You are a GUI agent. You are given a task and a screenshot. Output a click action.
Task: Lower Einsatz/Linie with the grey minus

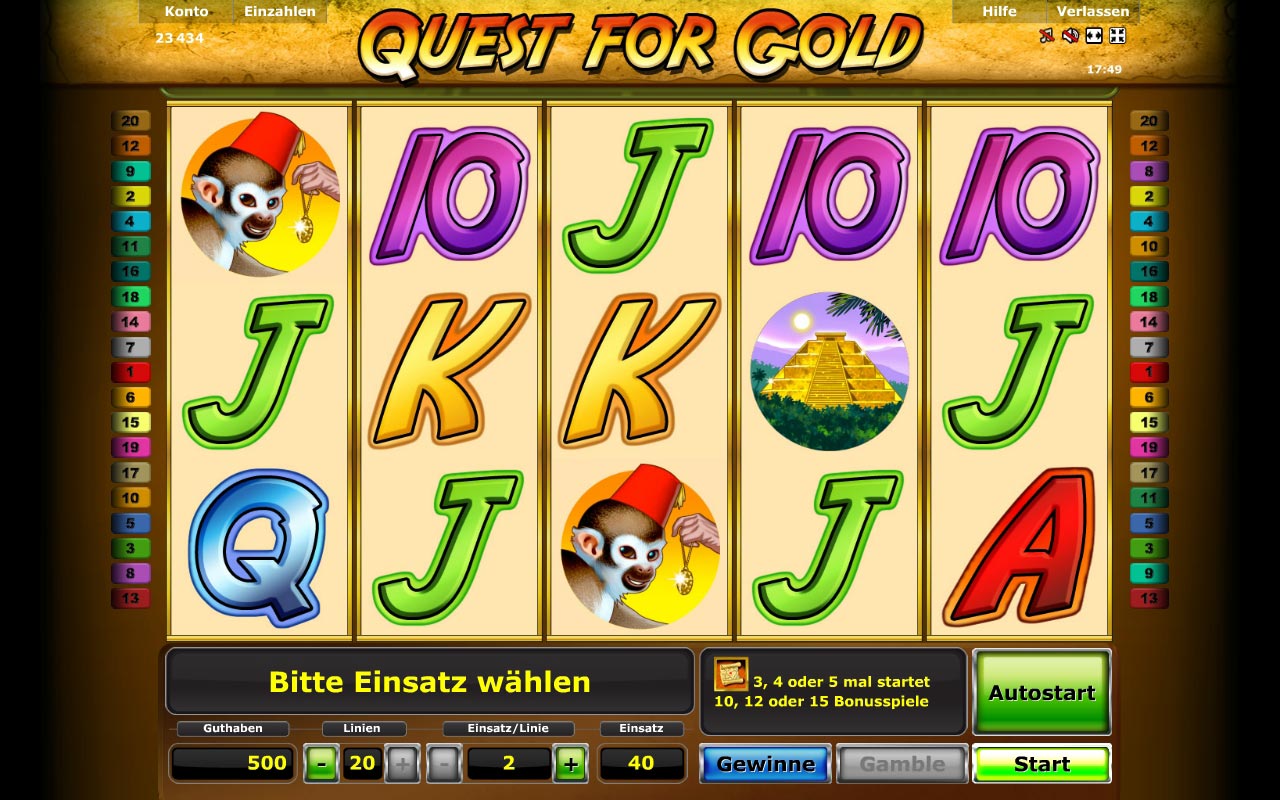[443, 764]
